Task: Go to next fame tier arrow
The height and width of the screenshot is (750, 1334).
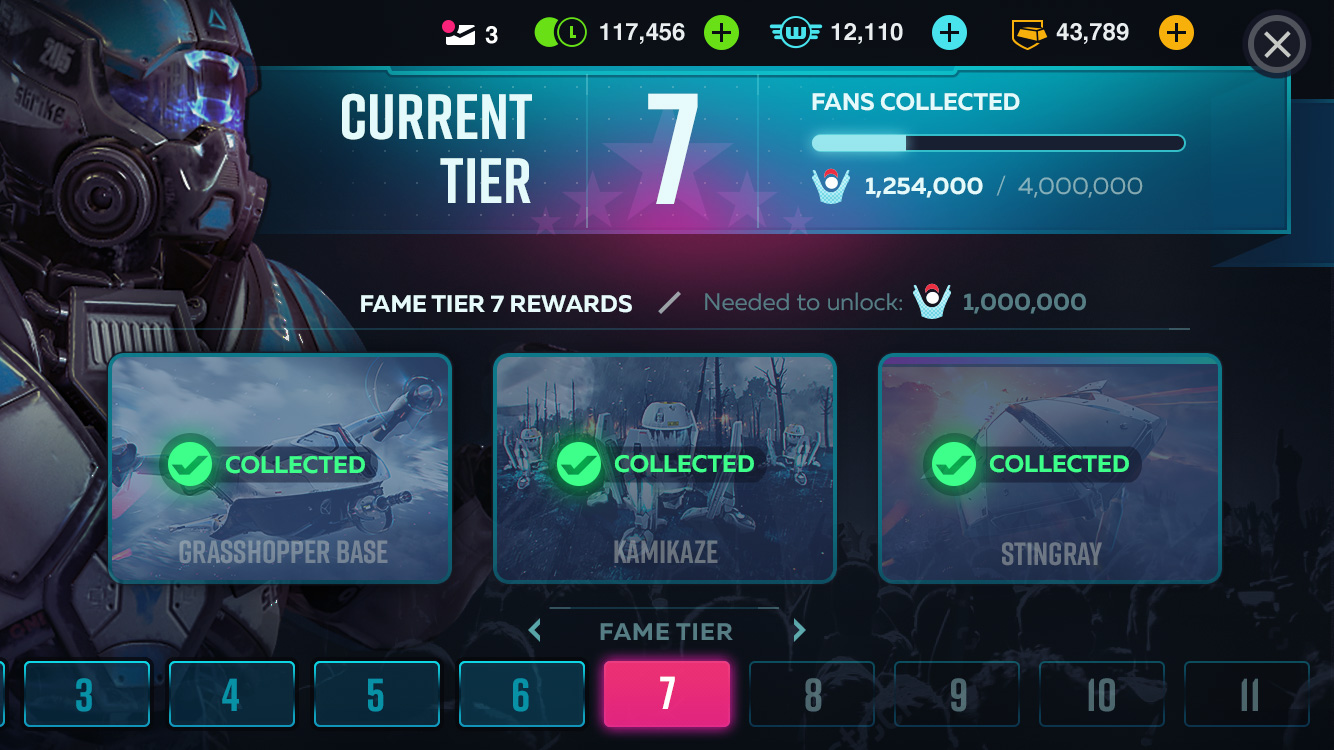Action: [x=799, y=630]
